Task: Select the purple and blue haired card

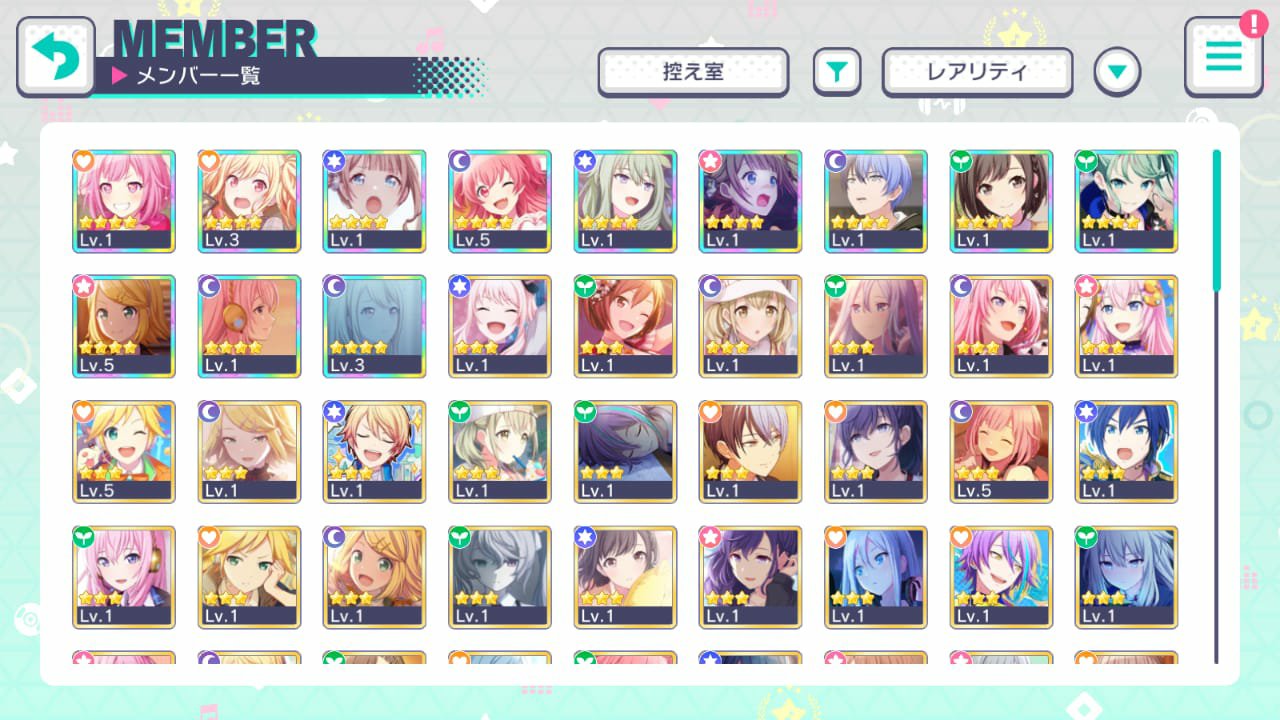Action: [x=1001, y=577]
